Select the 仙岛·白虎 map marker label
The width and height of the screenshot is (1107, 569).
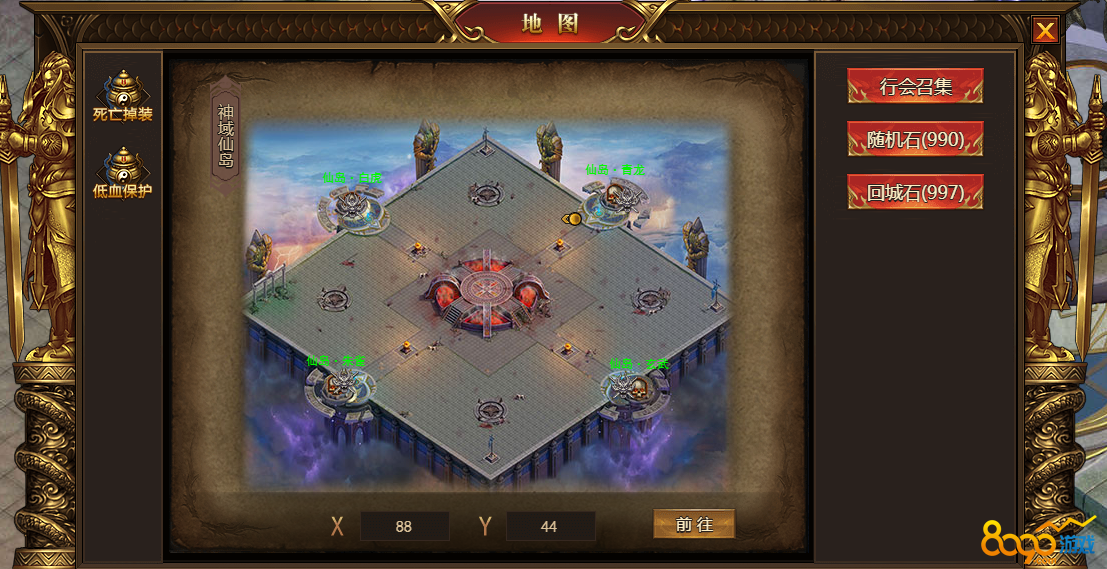(352, 179)
